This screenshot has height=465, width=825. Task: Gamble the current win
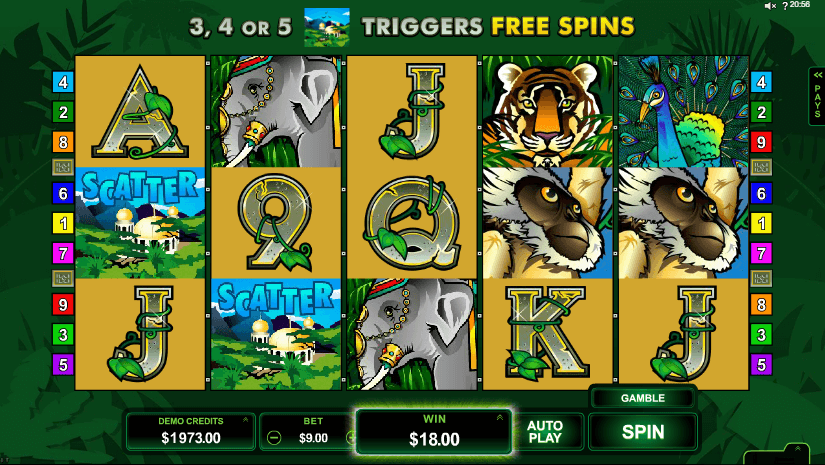click(x=643, y=398)
